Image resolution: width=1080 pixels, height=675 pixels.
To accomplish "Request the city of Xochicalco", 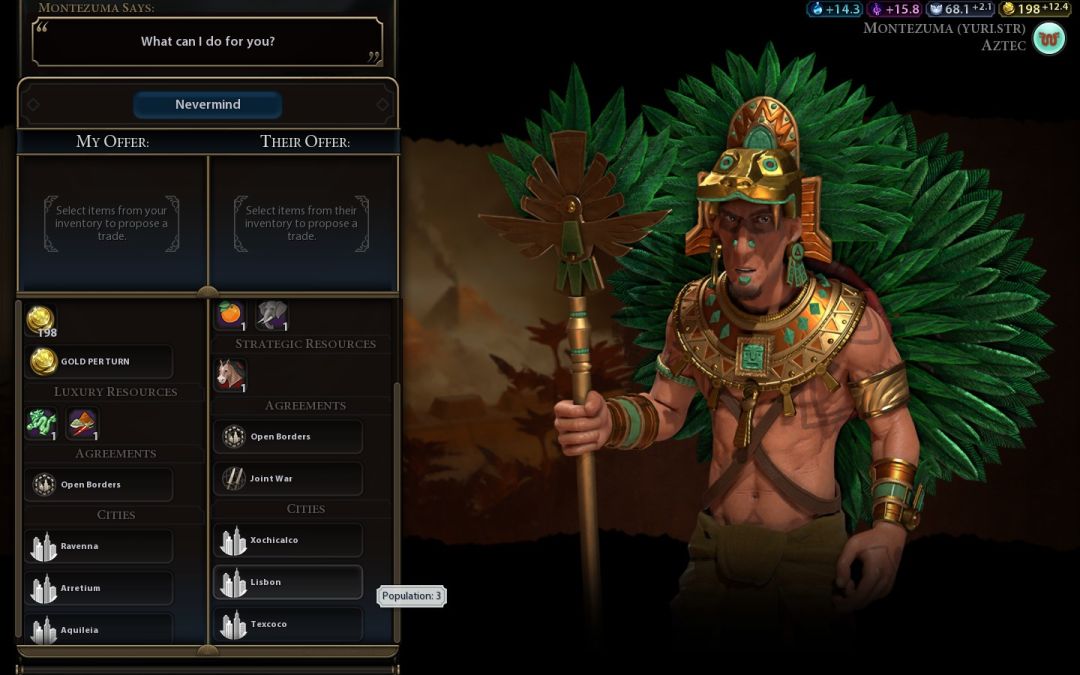I will [x=288, y=541].
